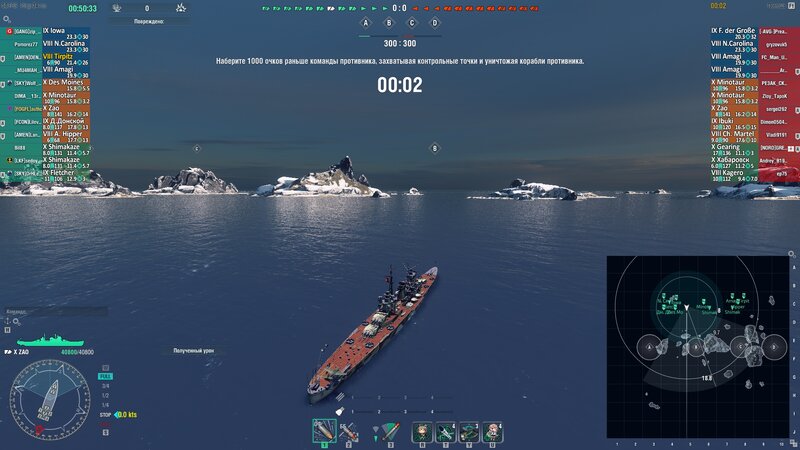
Task: Set engine telegraph to FULL speed
Action: pos(106,377)
